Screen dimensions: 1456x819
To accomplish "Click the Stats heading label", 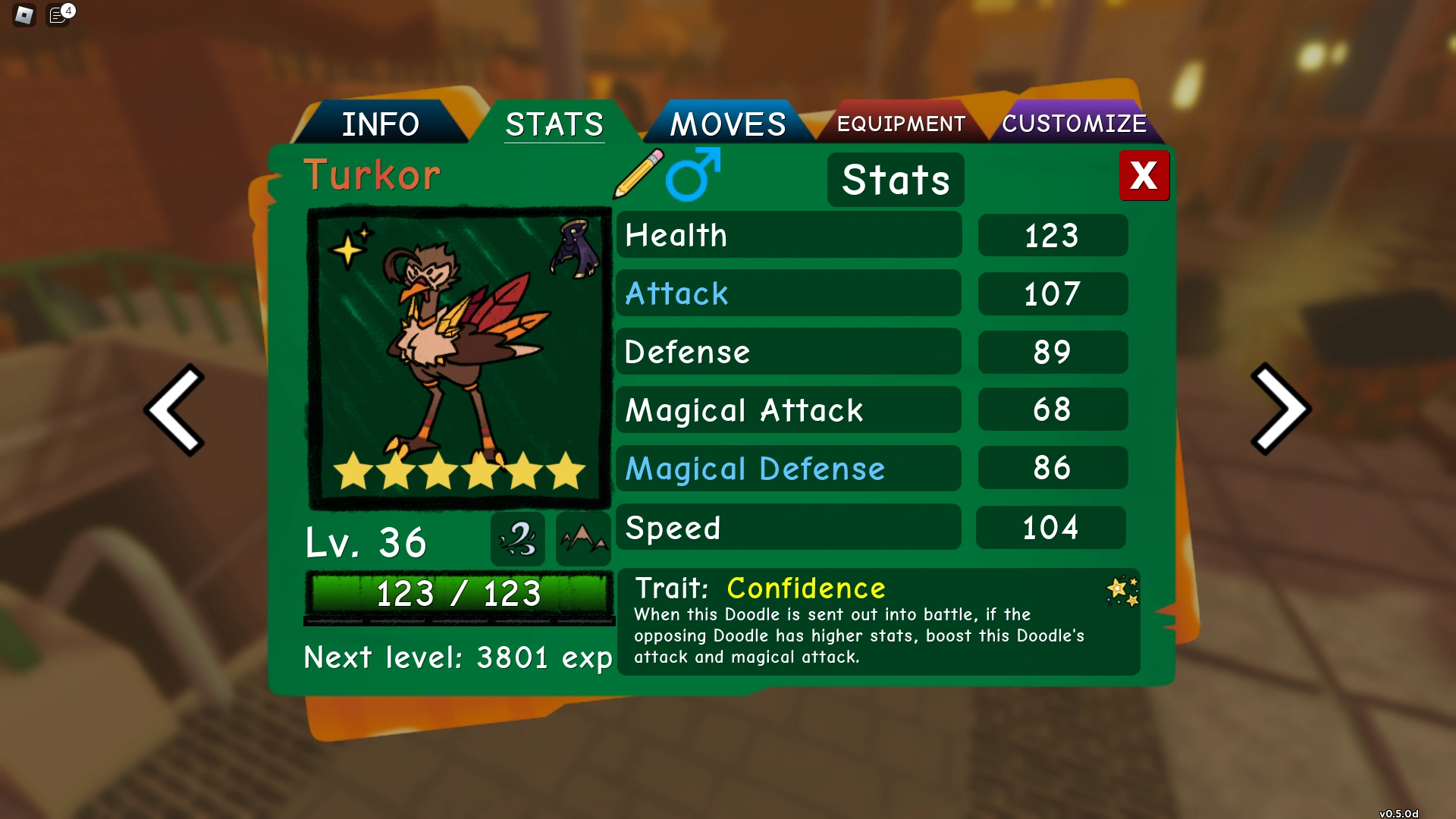I will pos(895,180).
